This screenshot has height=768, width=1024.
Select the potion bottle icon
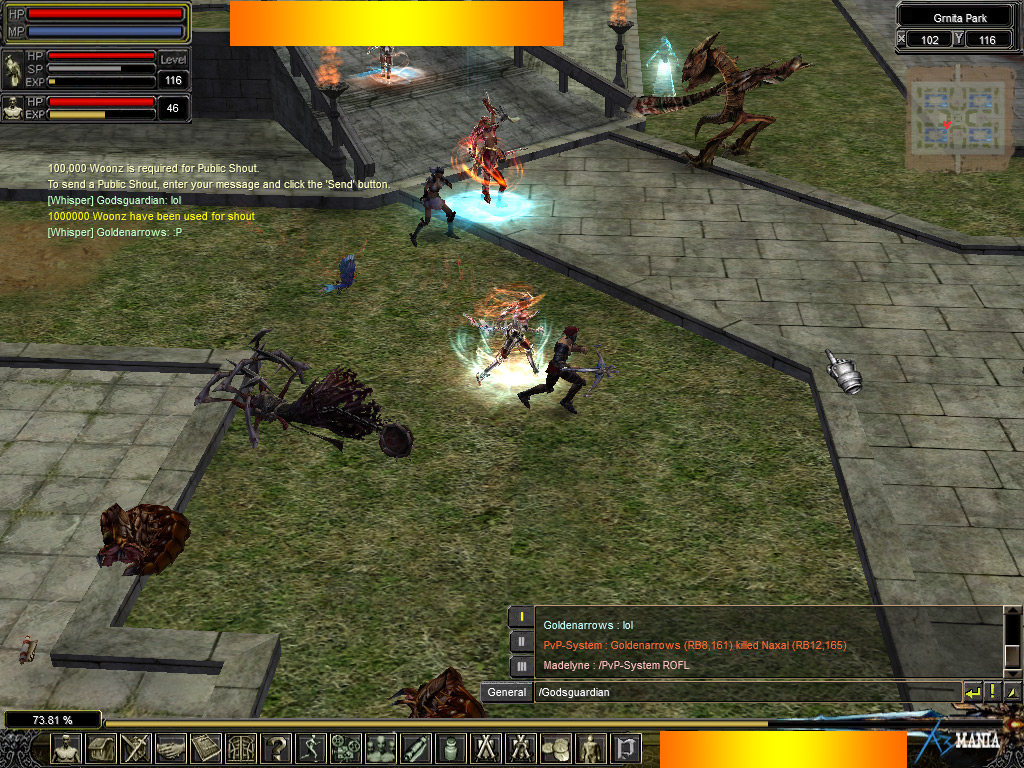coord(451,747)
